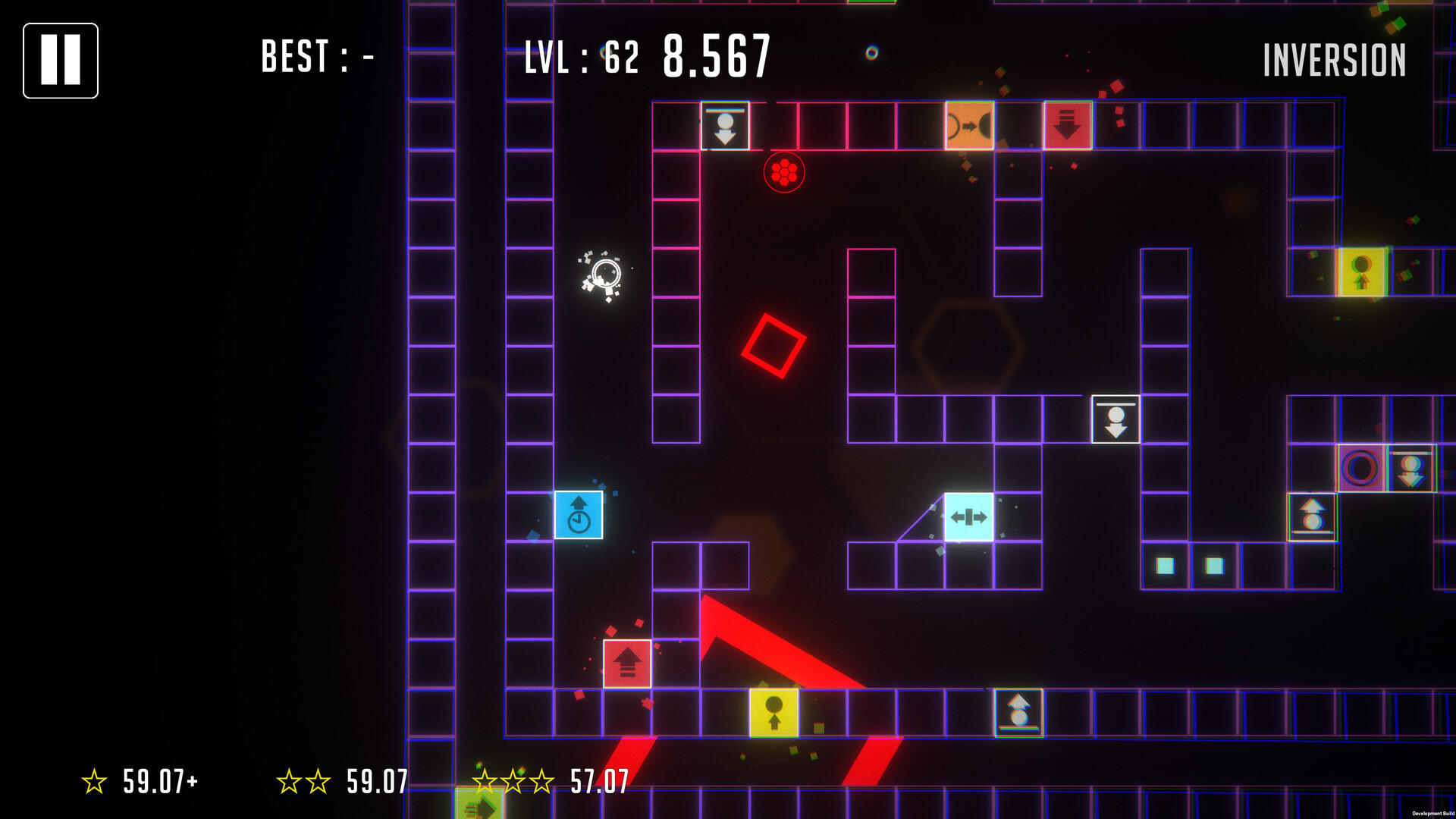Pause the game
Viewport: 1456px width, 819px height.
[x=61, y=61]
